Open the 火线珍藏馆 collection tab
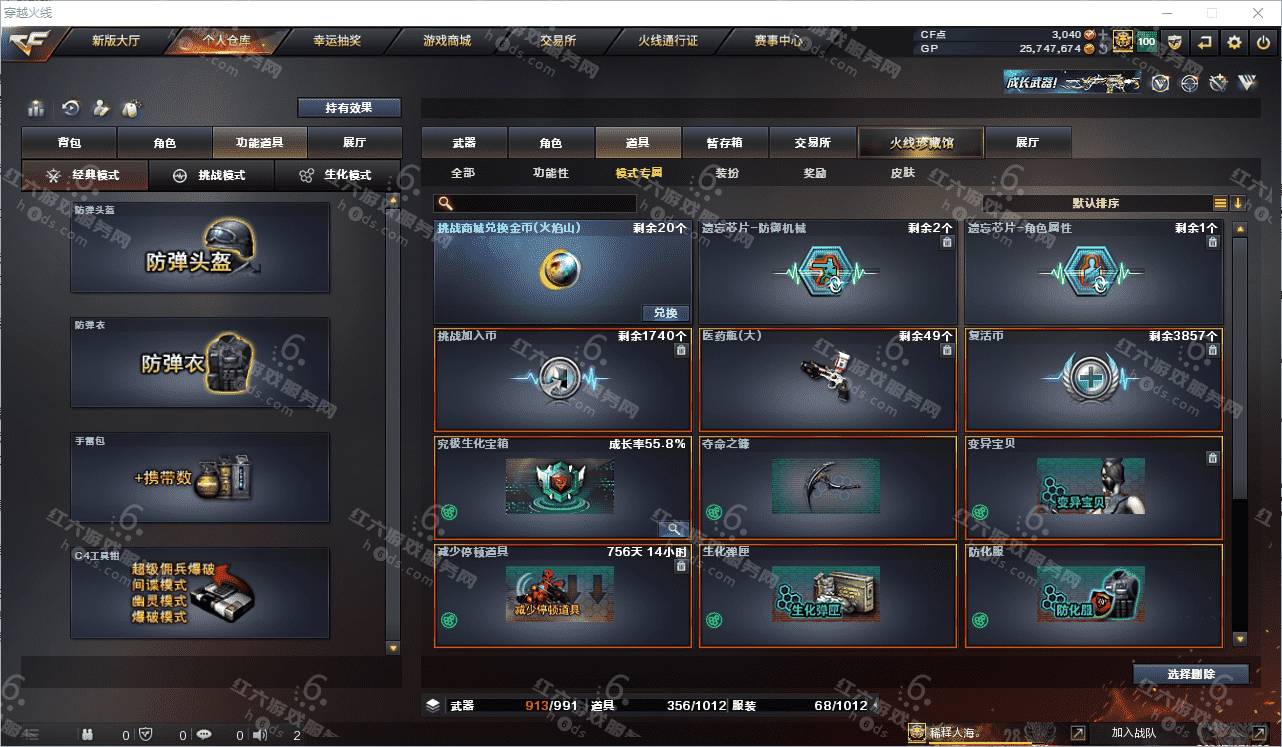Viewport: 1282px width, 747px height. (921, 143)
